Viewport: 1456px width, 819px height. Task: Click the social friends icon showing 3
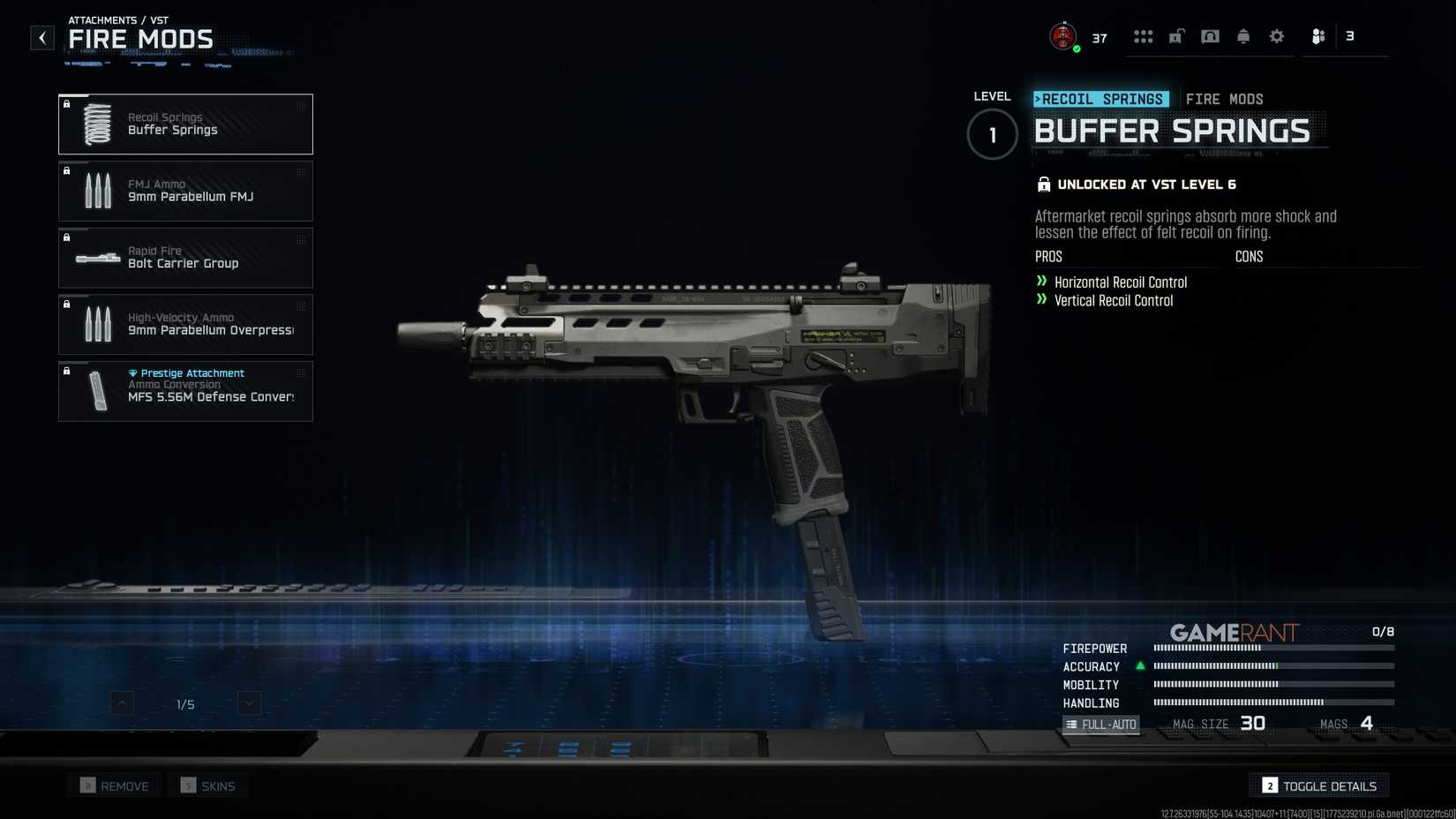pos(1318,36)
